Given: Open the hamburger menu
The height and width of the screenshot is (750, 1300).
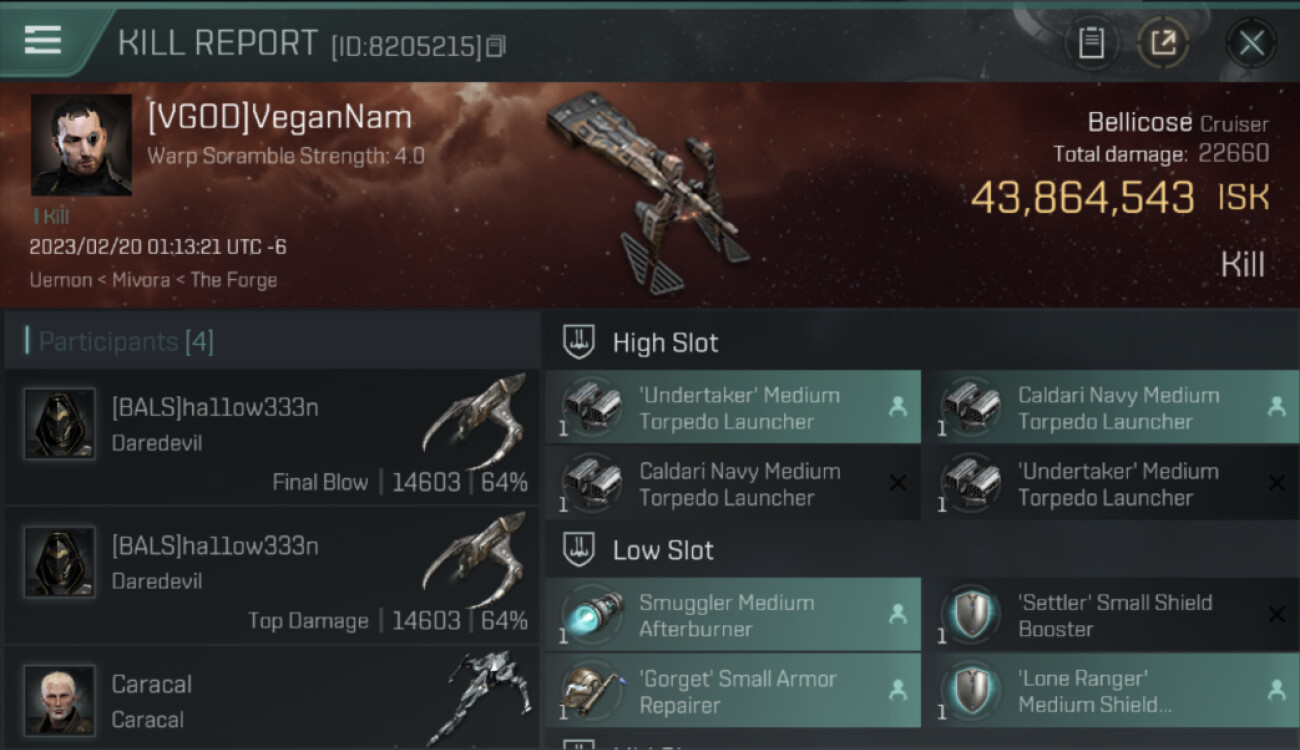Looking at the screenshot, I should pos(42,40).
